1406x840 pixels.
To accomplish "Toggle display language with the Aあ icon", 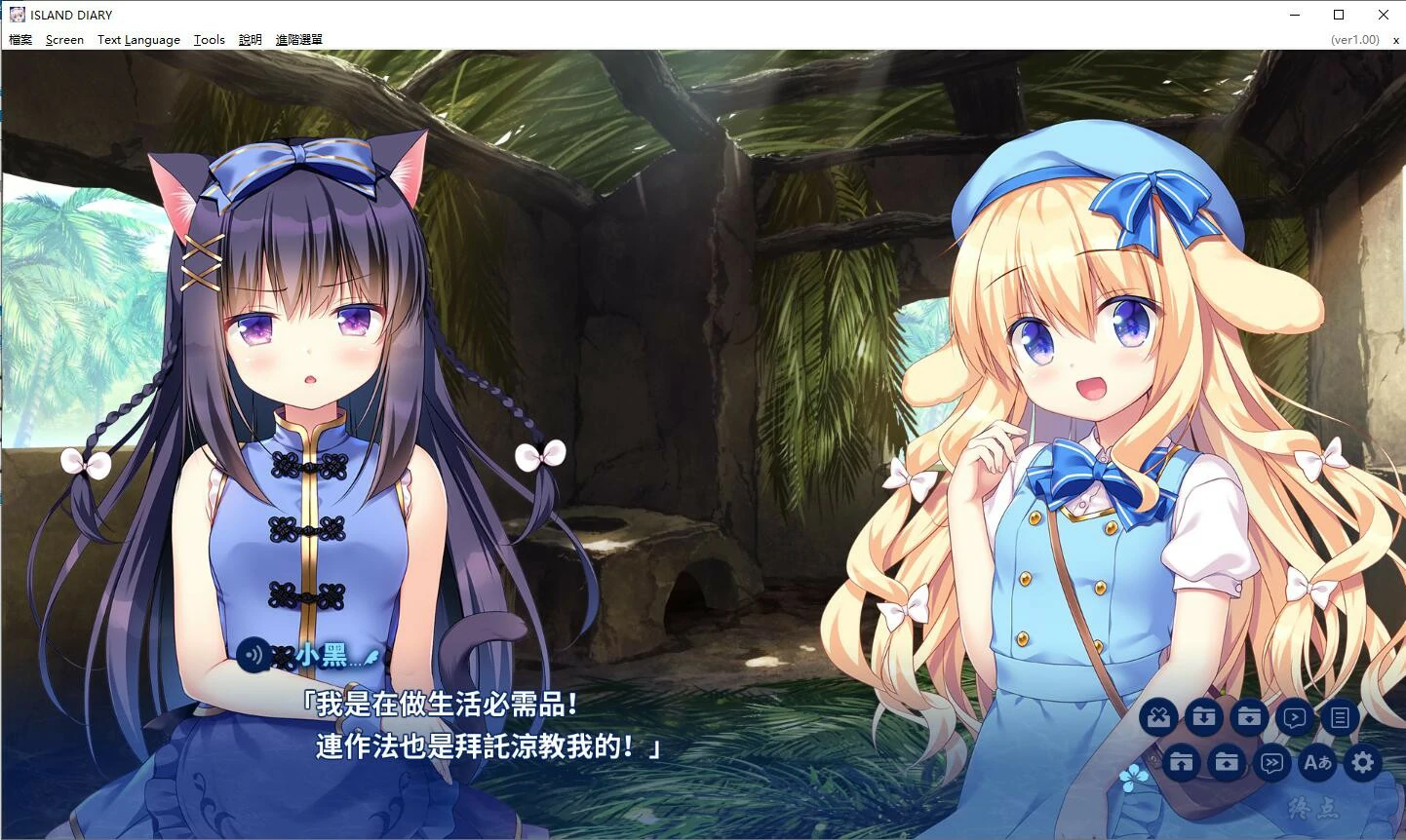I will (1317, 763).
